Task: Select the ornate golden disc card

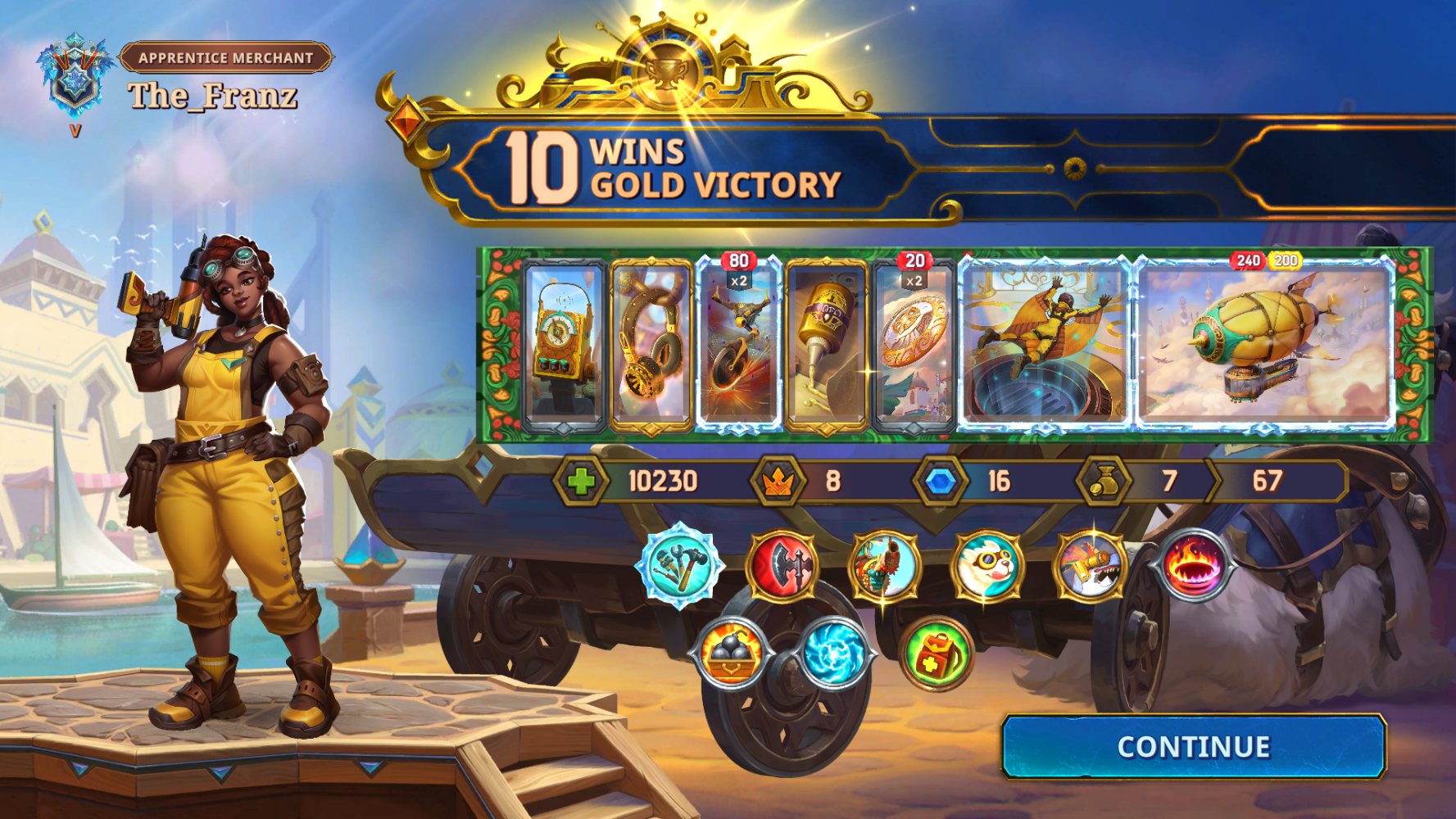Action: [914, 346]
